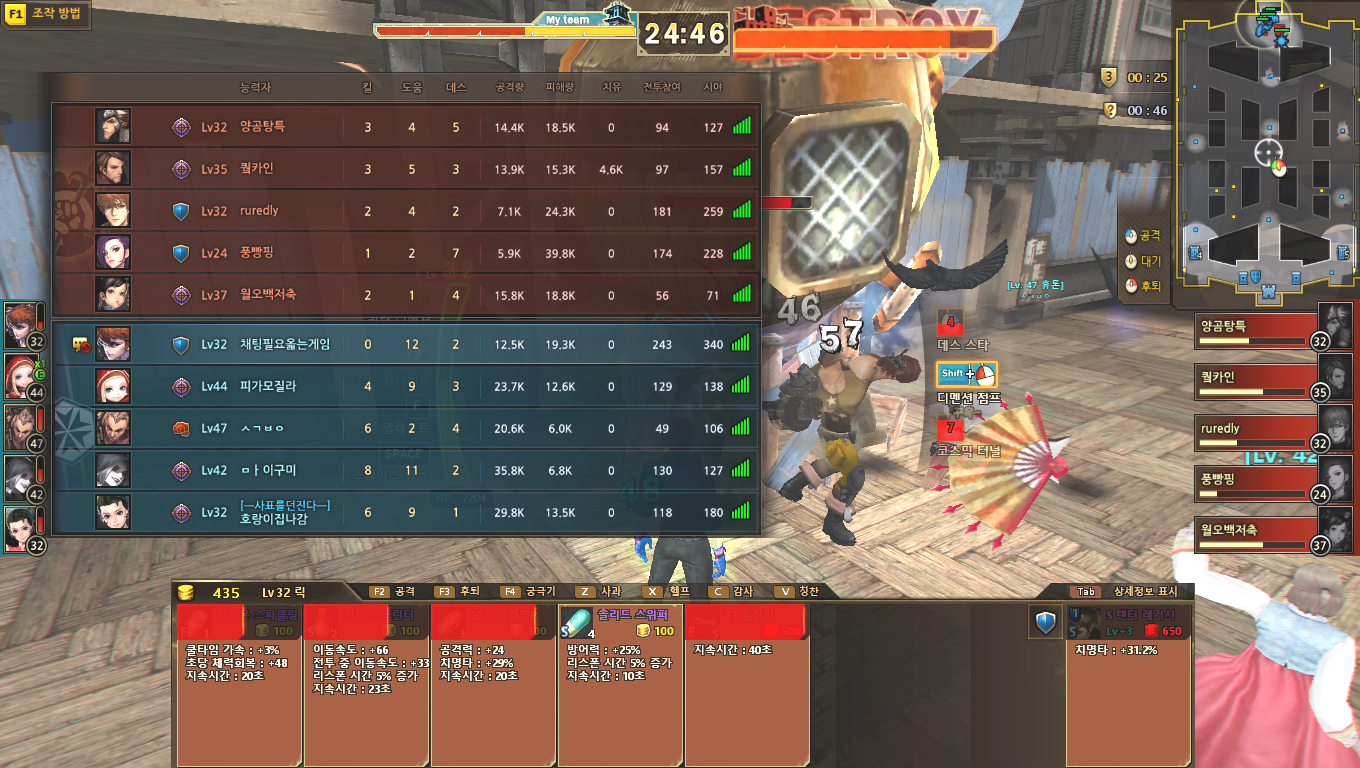This screenshot has height=768, width=1360.
Task: Click the blue shield defense icon in item bar
Action: point(1046,623)
